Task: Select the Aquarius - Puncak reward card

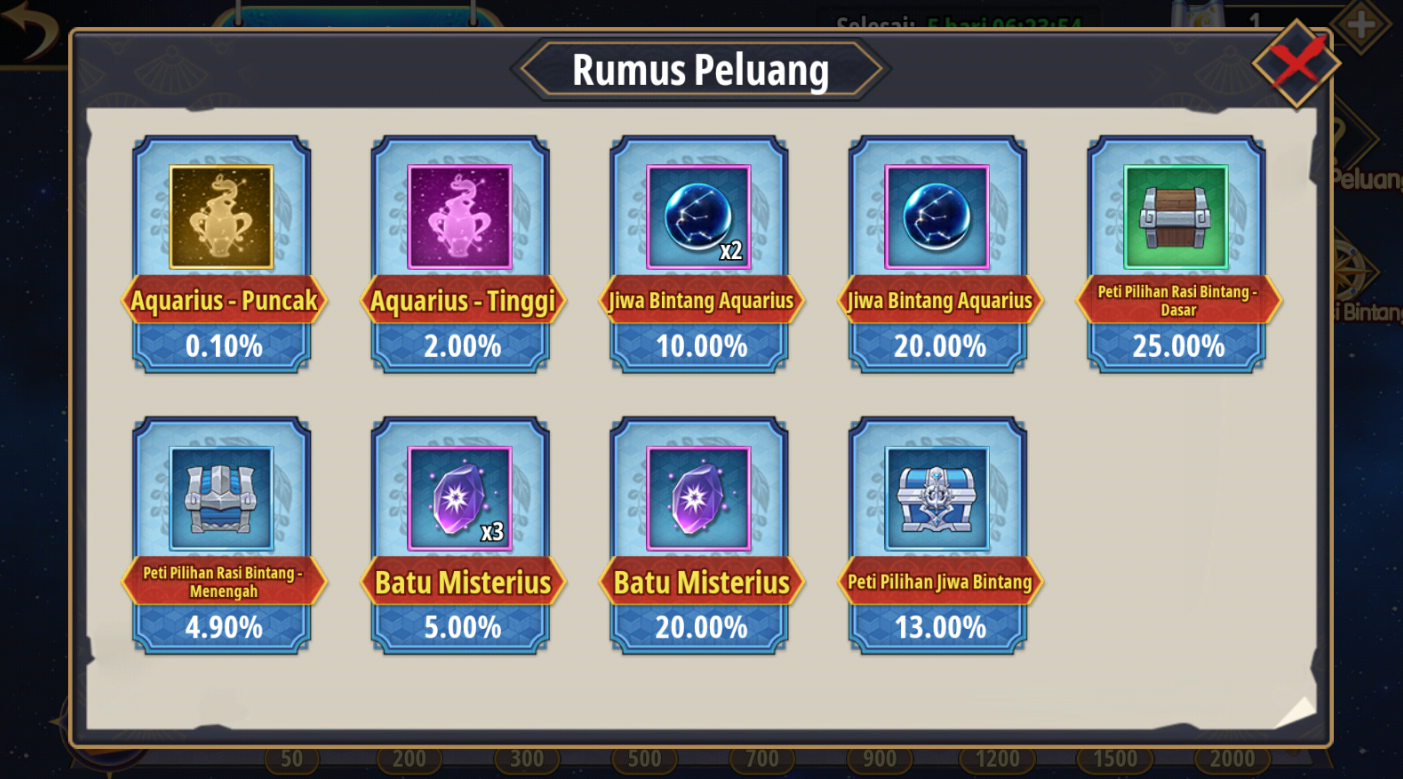Action: (221, 217)
